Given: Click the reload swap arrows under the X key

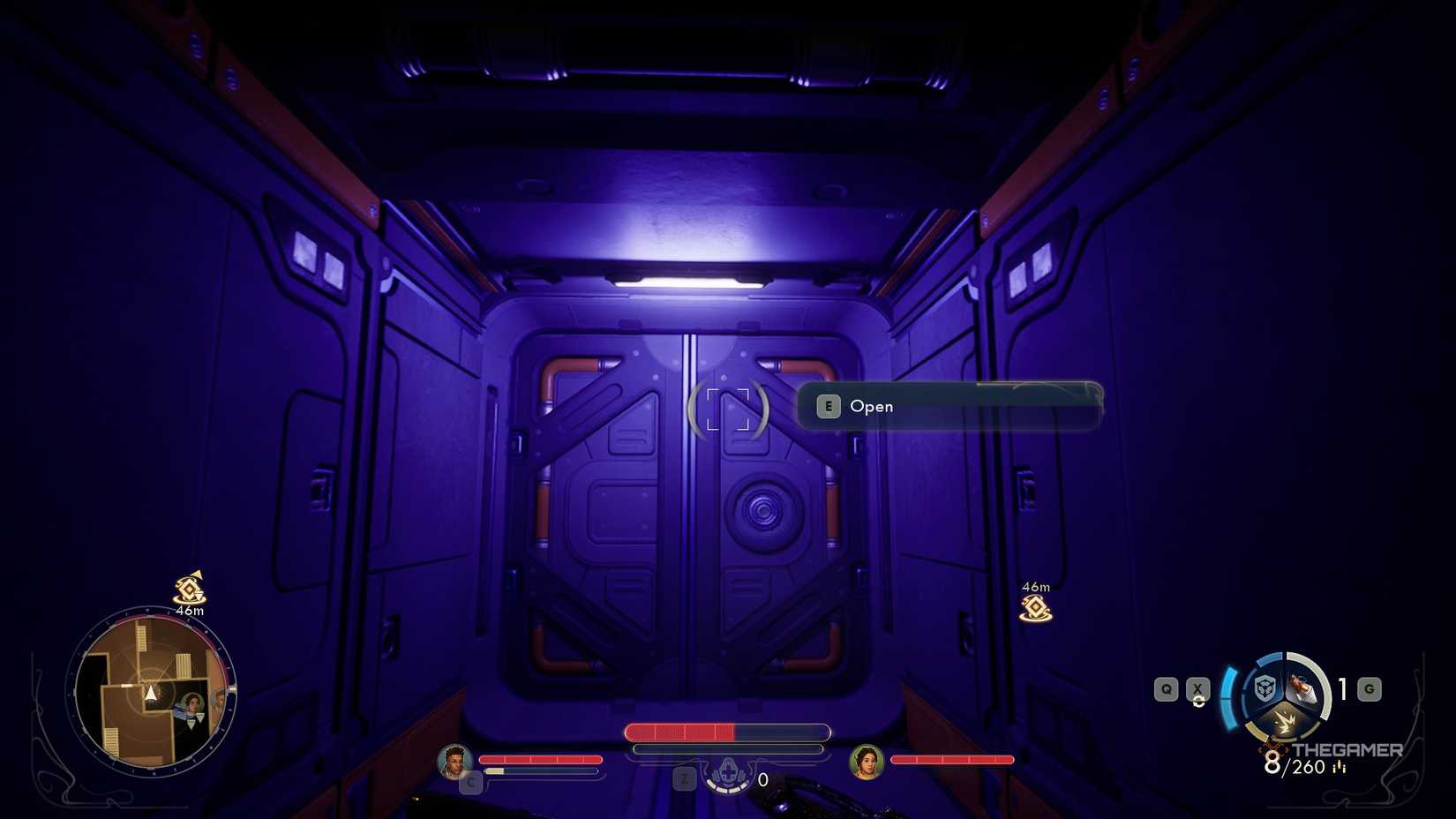Looking at the screenshot, I should (x=1197, y=702).
